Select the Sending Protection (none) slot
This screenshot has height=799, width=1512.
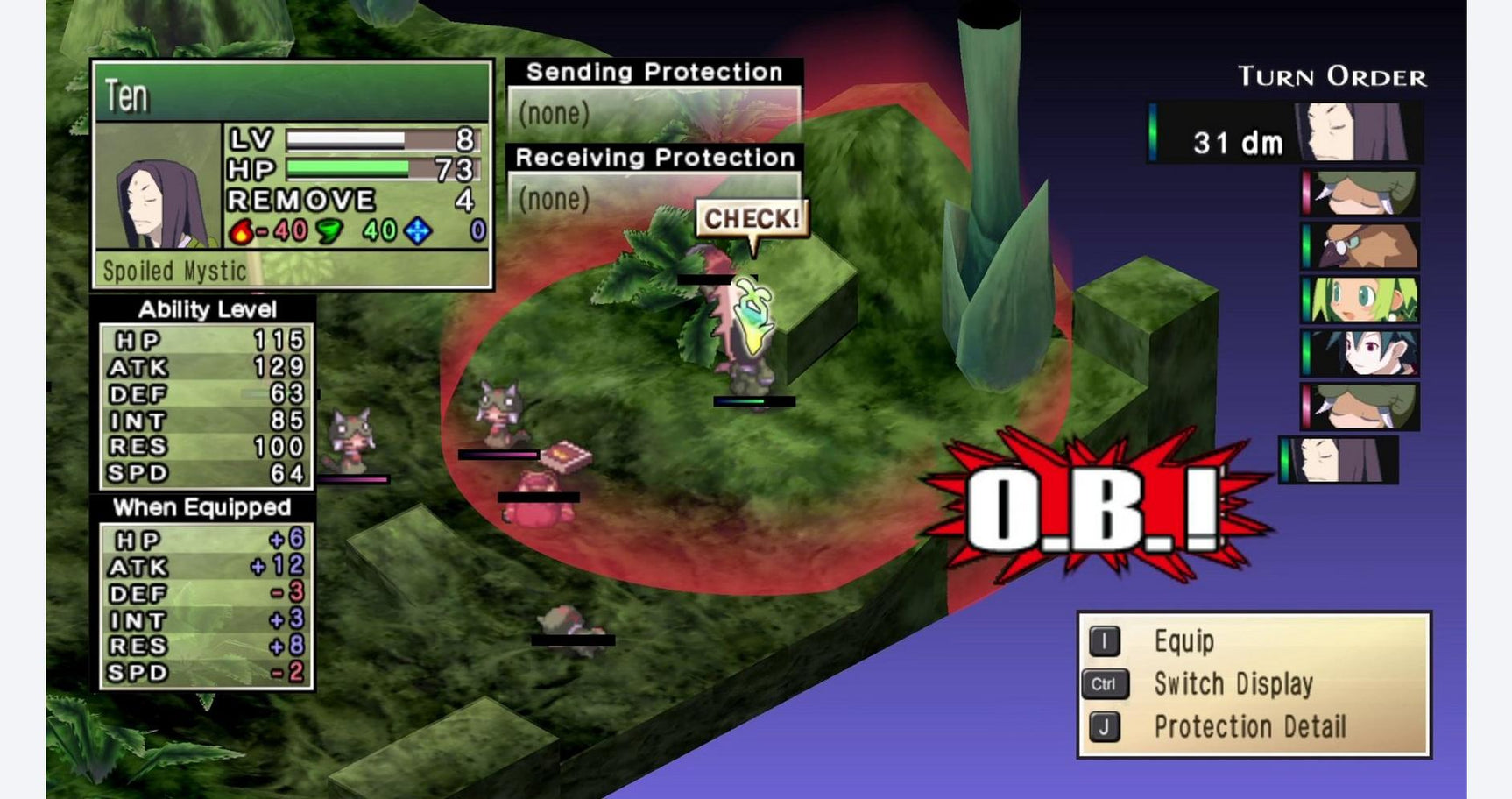tap(654, 113)
